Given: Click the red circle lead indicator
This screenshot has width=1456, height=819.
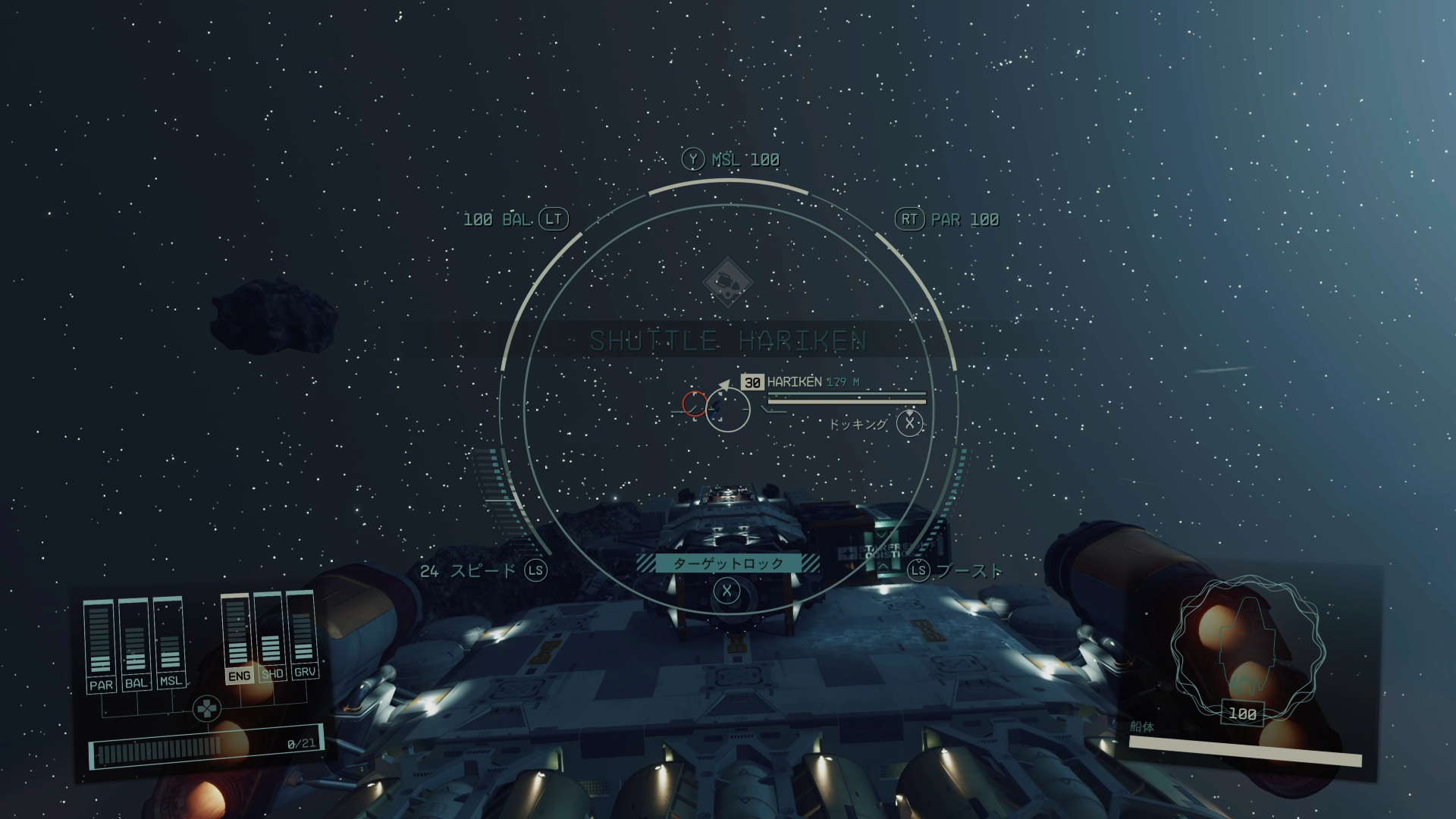Looking at the screenshot, I should (694, 403).
